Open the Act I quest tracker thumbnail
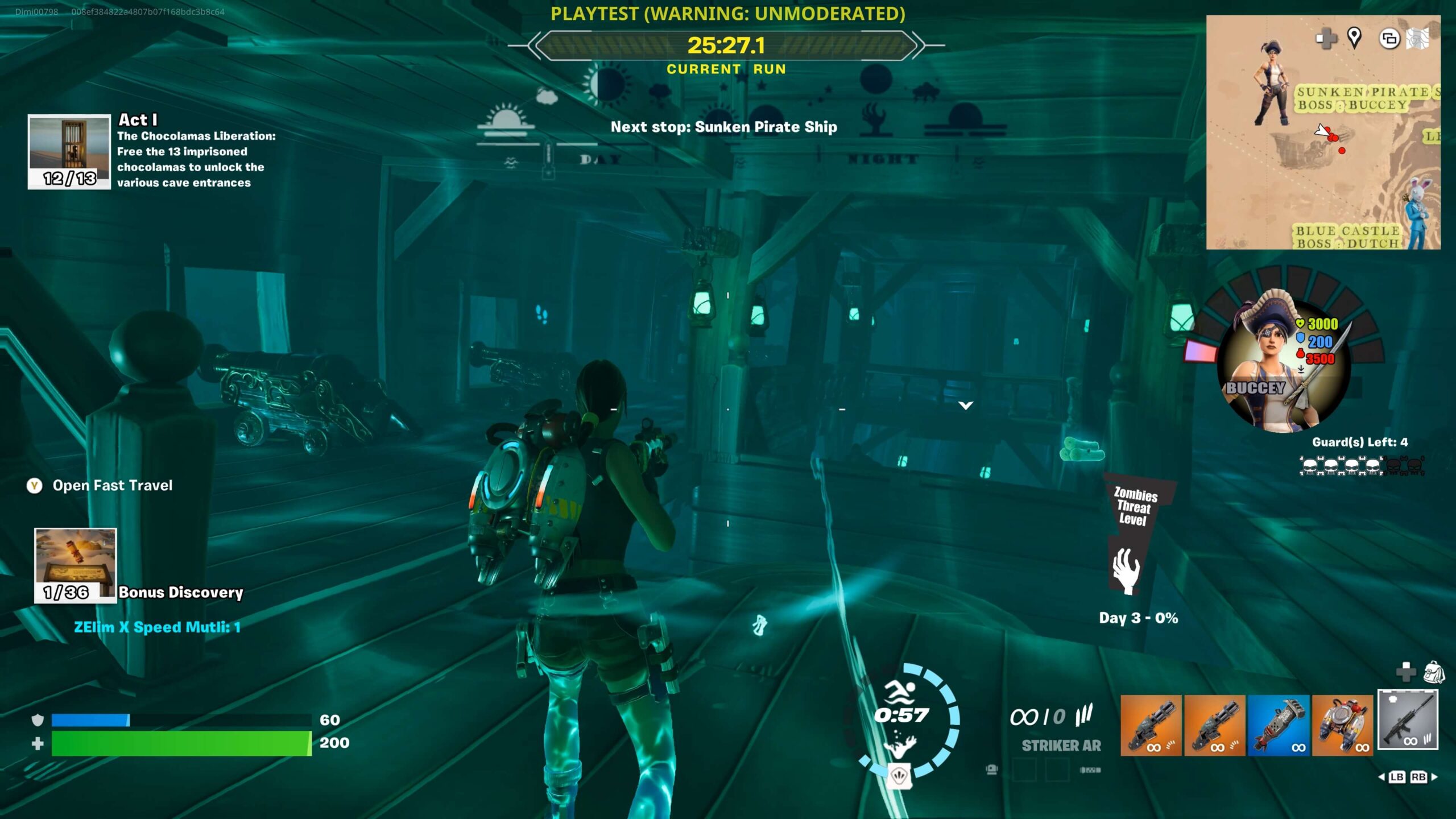 (x=69, y=151)
